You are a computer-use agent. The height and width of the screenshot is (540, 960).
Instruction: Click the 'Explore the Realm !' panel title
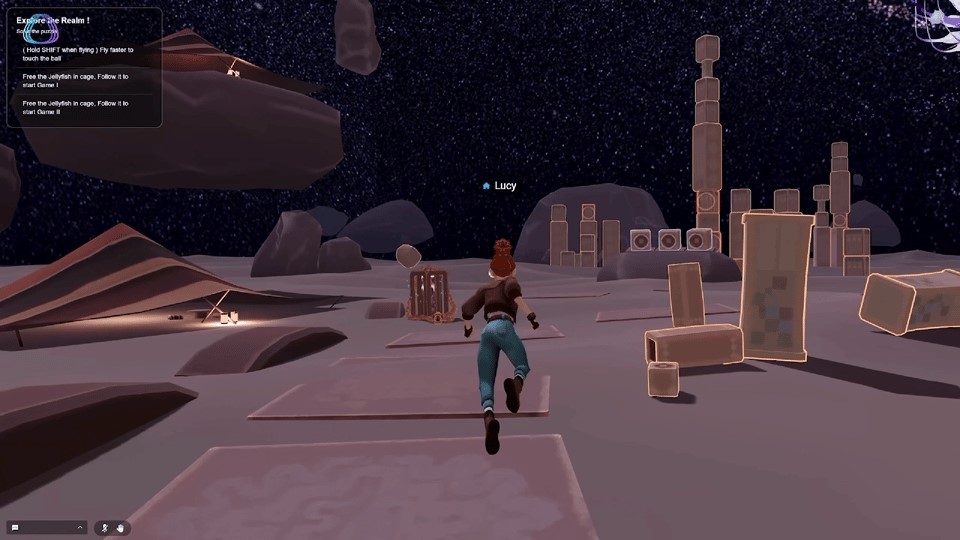click(53, 20)
